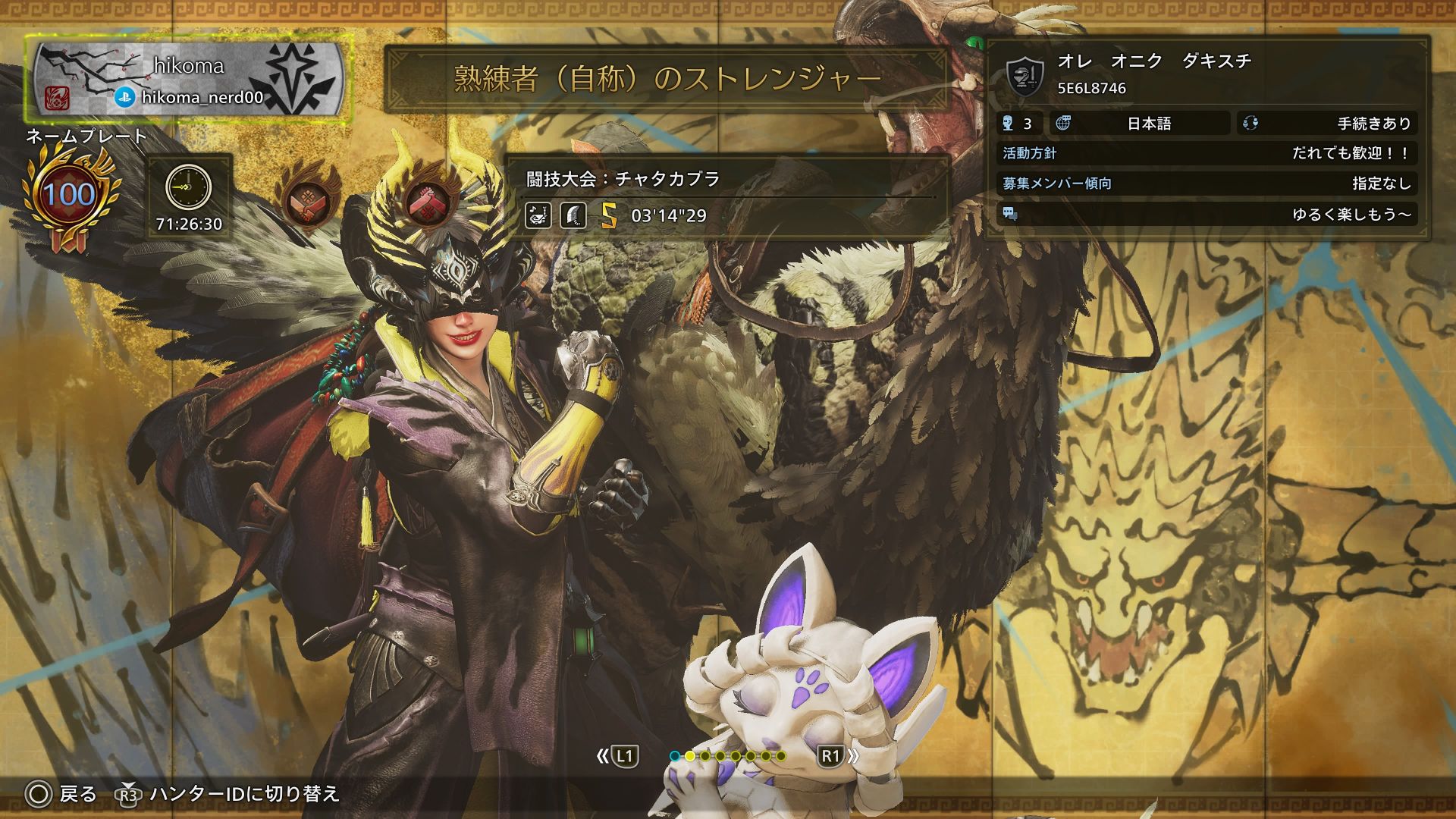
Task: Select the 日本語 language field
Action: coord(1147,124)
